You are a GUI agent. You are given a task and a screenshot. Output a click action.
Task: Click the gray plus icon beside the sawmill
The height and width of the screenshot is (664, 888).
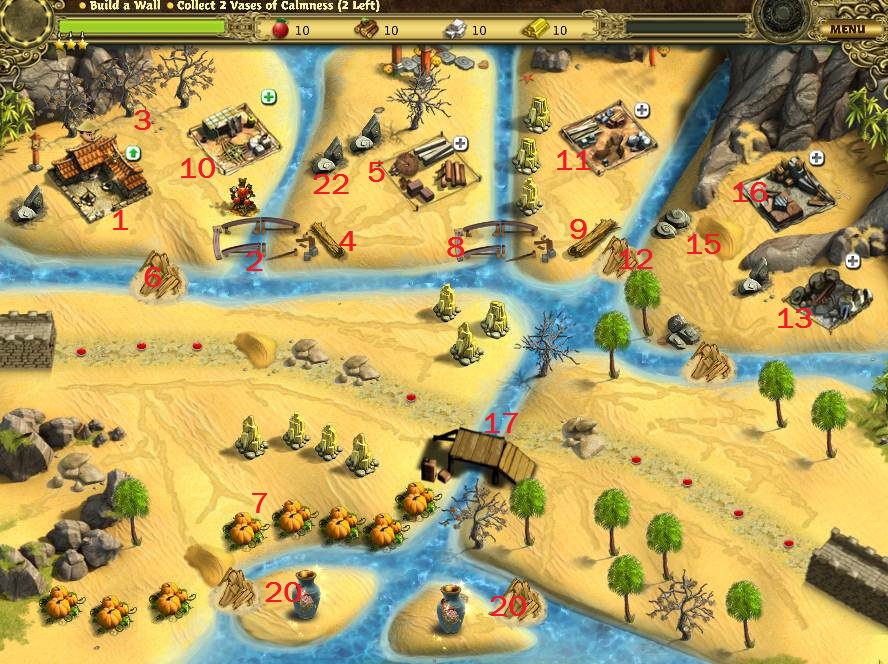click(460, 143)
